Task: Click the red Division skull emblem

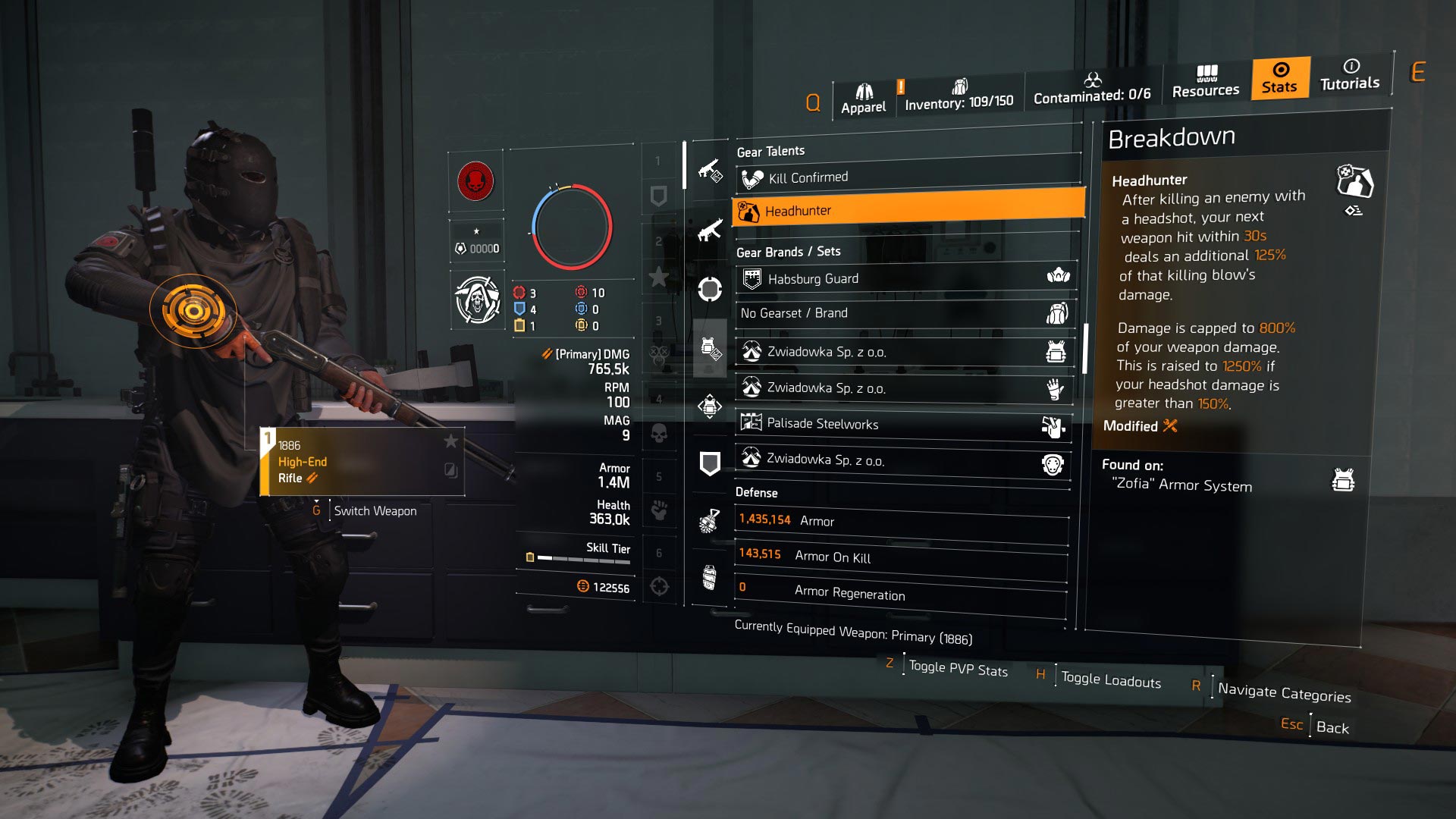Action: pyautogui.click(x=476, y=182)
